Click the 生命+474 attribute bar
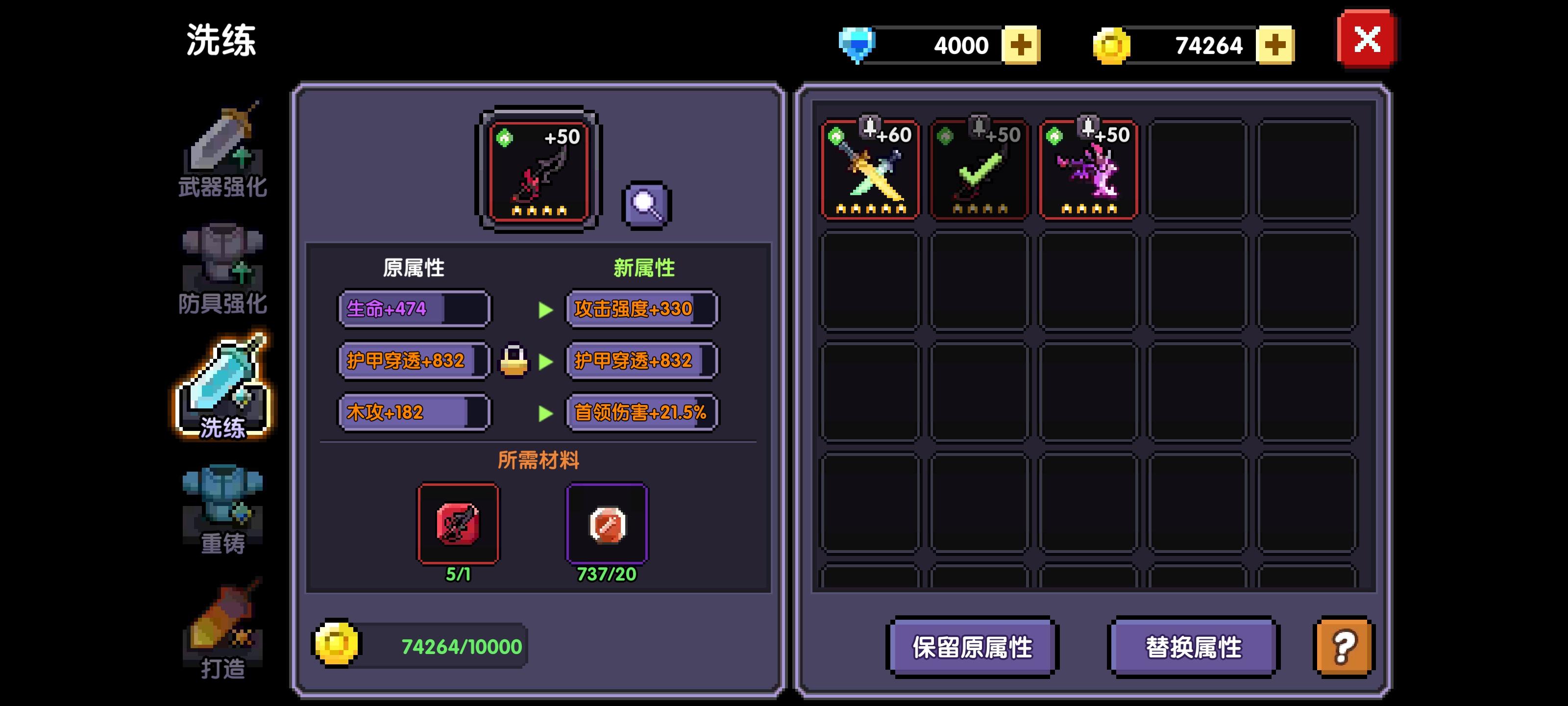The width and height of the screenshot is (1568, 706). 415,309
